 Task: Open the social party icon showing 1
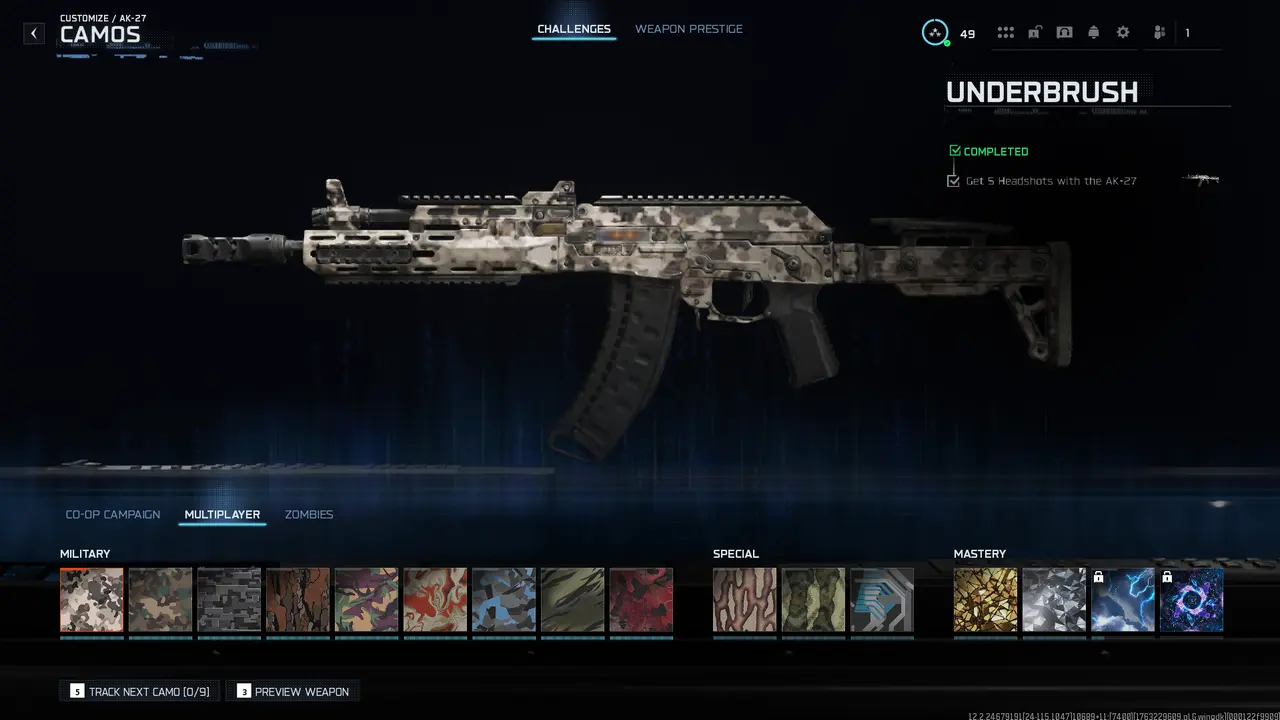pyautogui.click(x=1158, y=32)
